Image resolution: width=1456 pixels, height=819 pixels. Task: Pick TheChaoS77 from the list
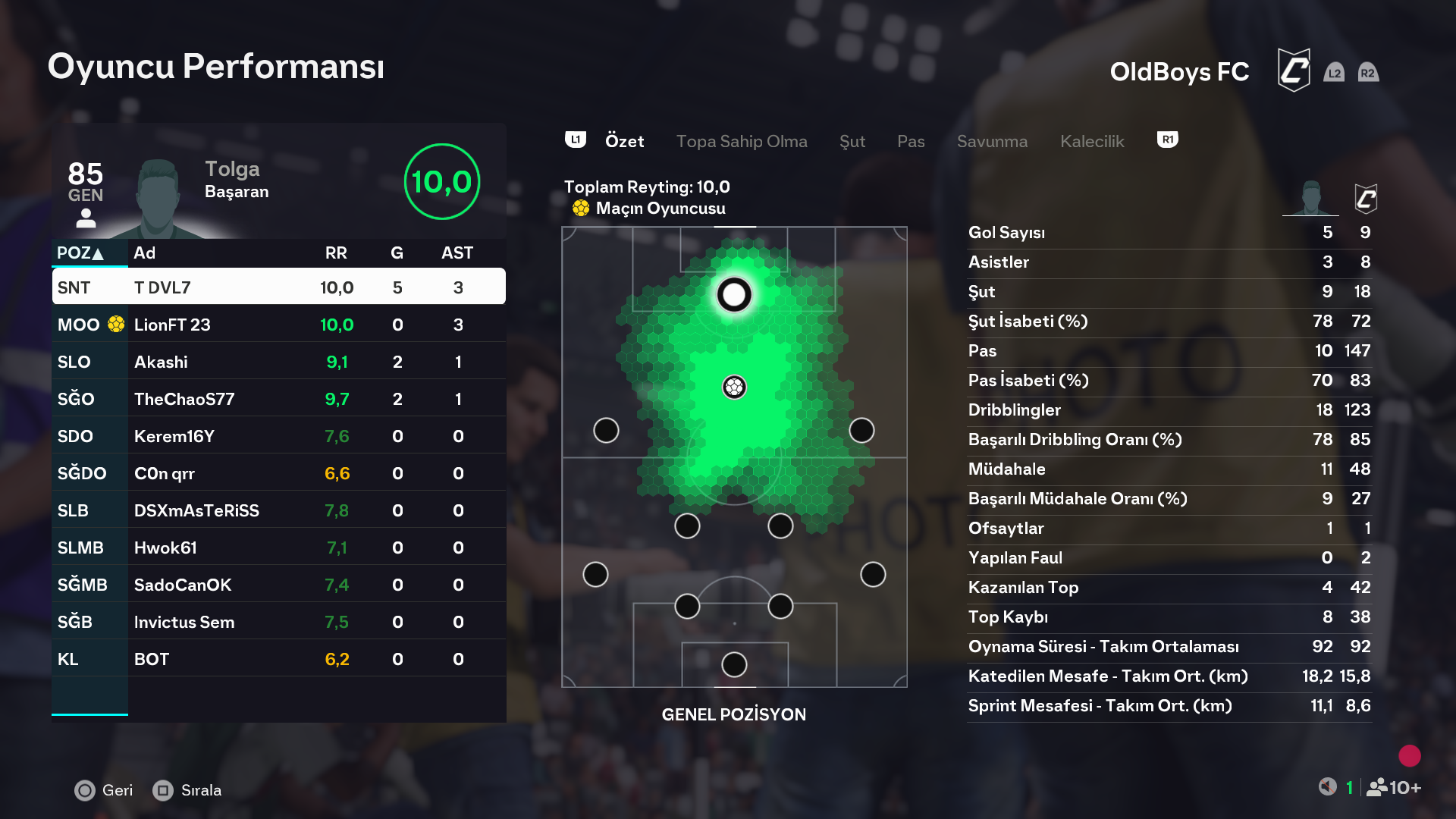pos(278,399)
